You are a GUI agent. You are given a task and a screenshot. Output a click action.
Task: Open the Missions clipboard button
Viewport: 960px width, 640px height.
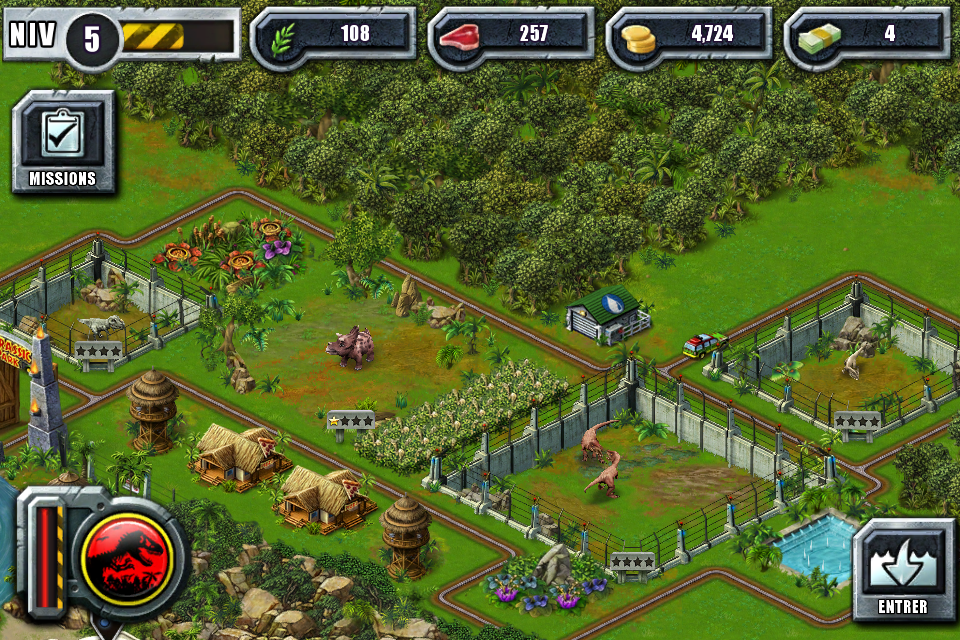(x=63, y=142)
